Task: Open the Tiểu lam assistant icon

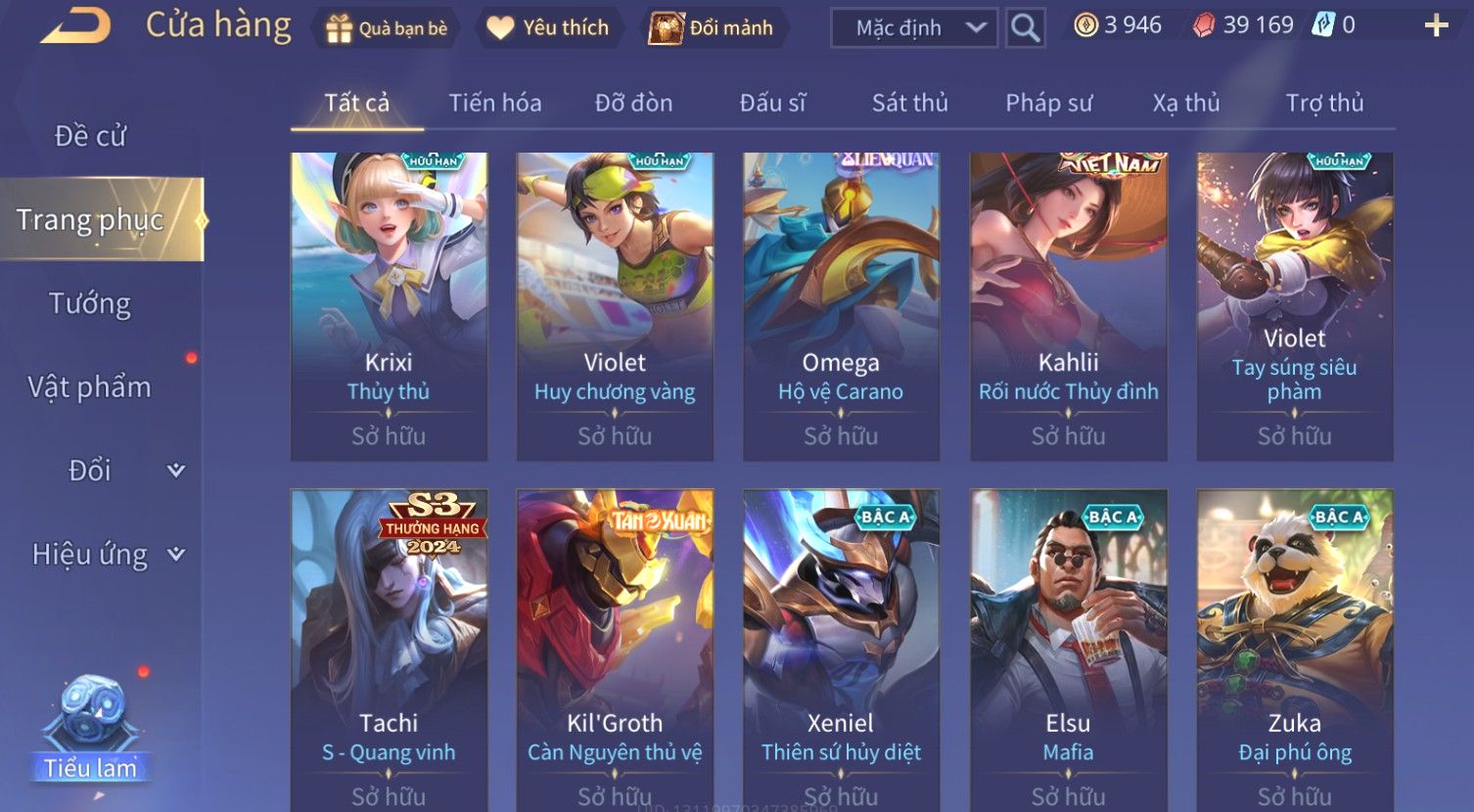Action: tap(90, 729)
